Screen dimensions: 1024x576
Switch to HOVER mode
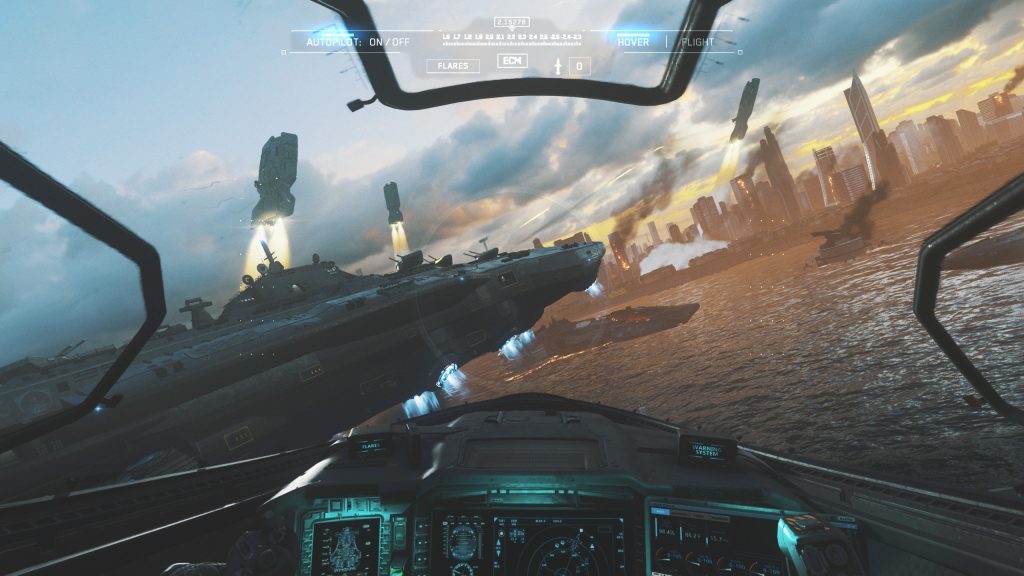[x=632, y=42]
